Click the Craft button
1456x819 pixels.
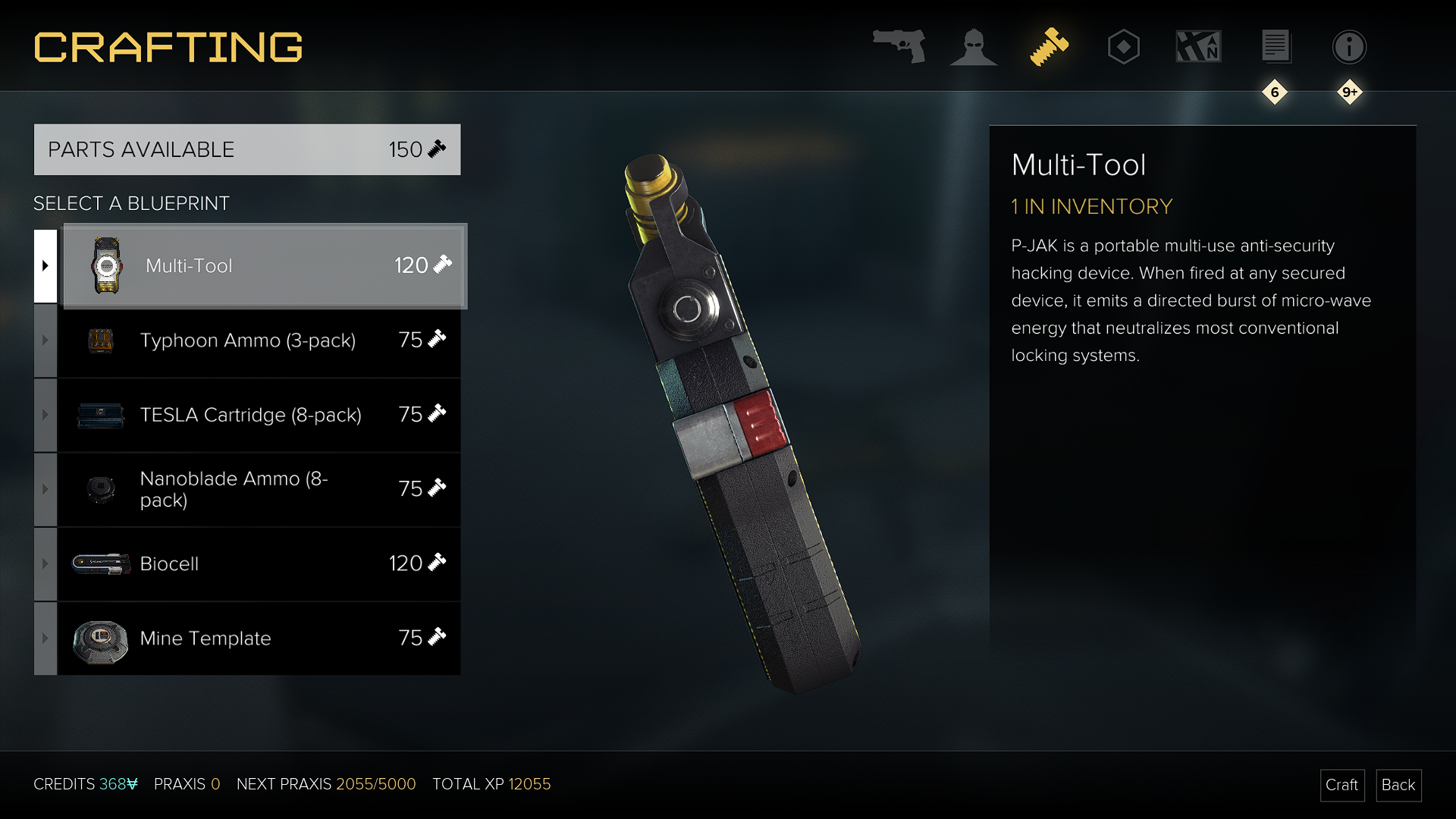(x=1341, y=785)
